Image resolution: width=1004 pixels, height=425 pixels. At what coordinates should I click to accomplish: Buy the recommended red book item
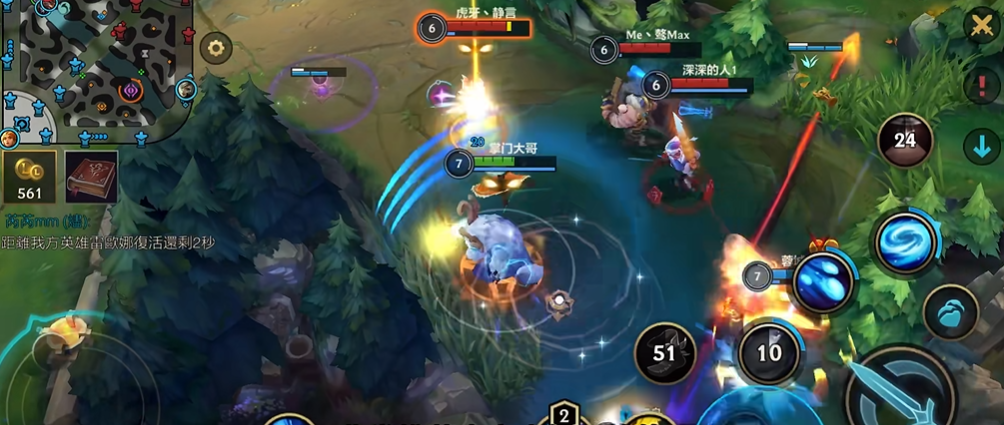point(91,177)
